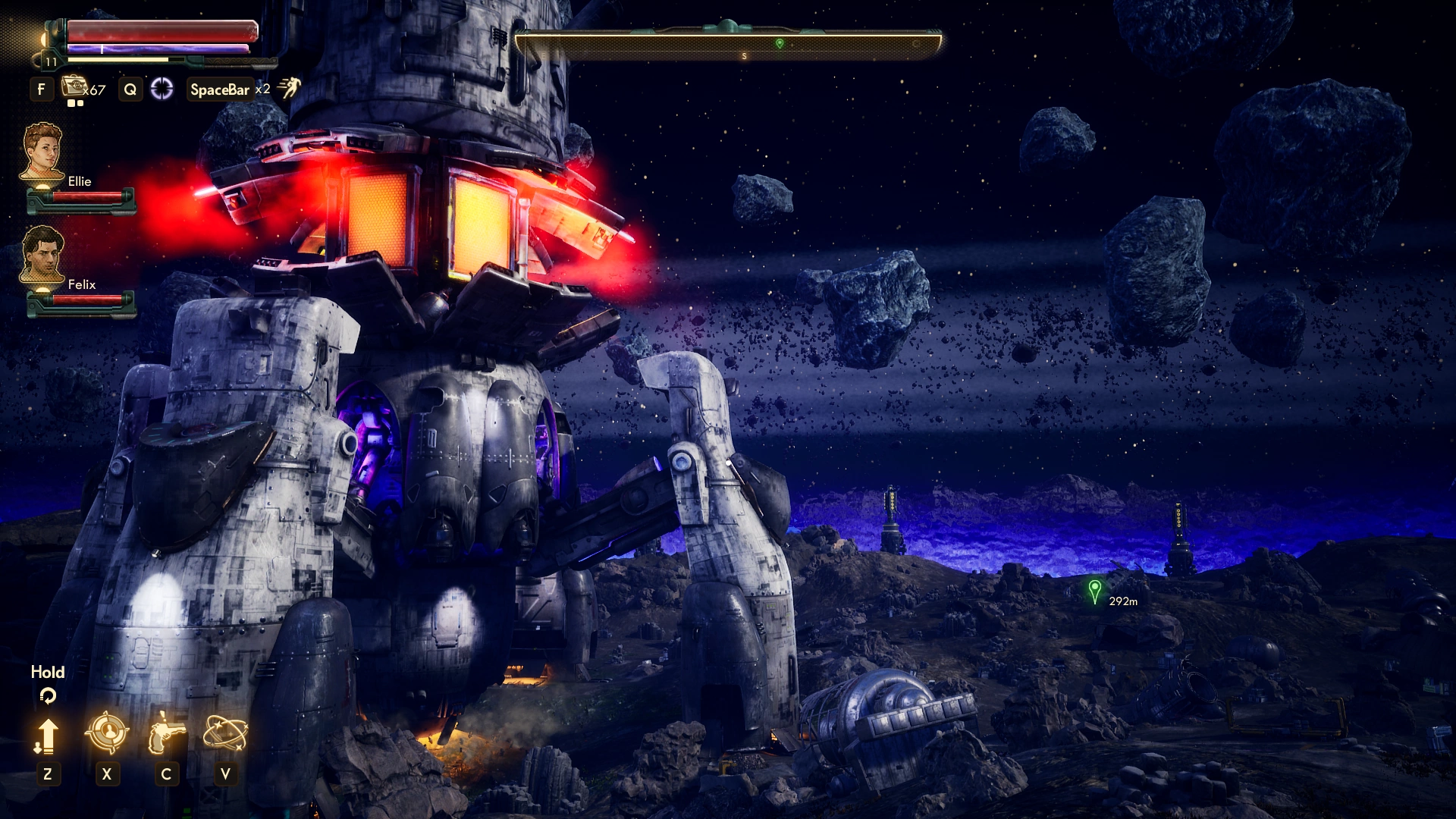This screenshot has height=819, width=1456.
Task: Choose the companion attack target command
Action: coord(106,733)
